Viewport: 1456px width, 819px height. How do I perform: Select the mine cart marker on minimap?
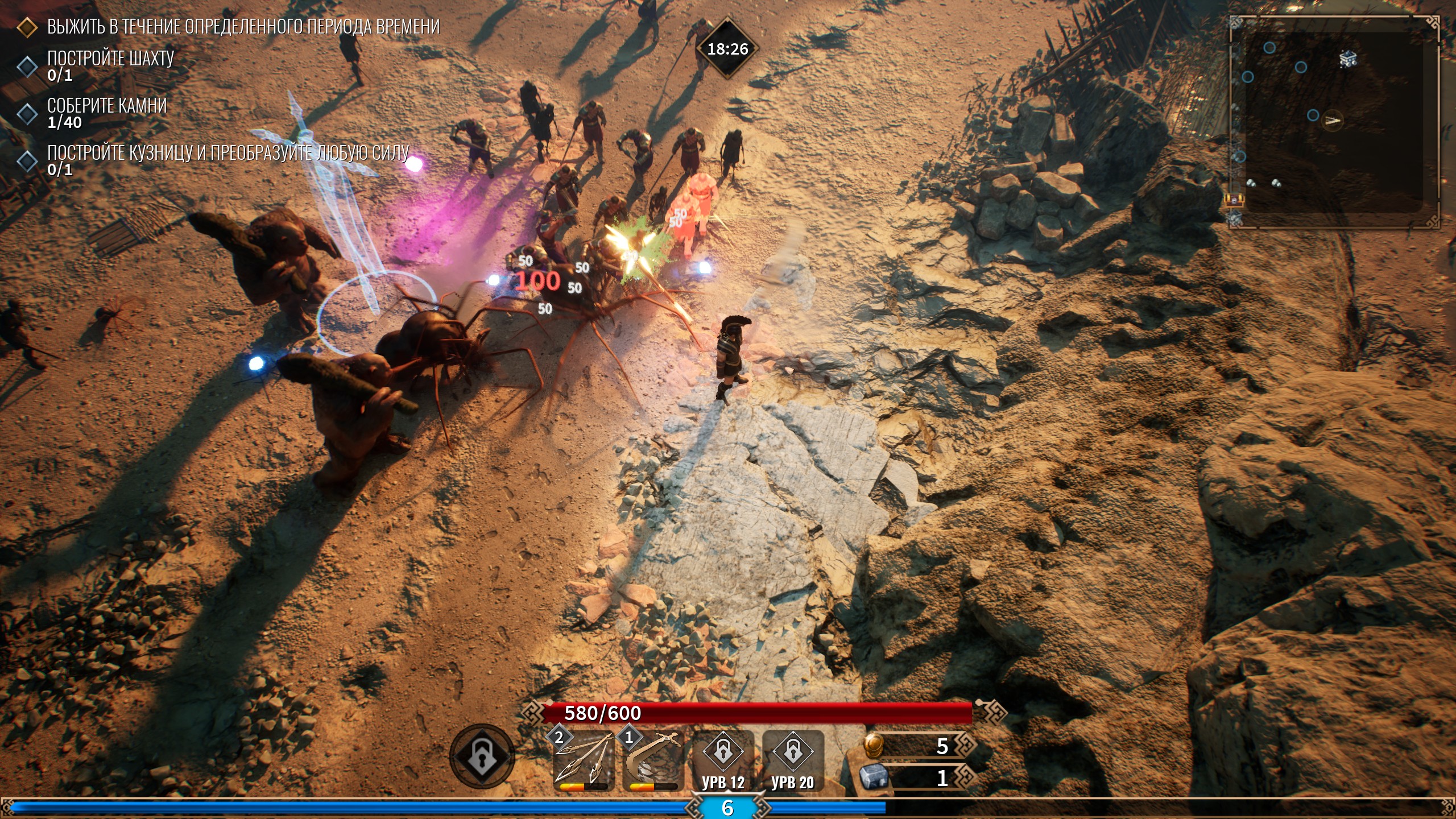pyautogui.click(x=1348, y=59)
